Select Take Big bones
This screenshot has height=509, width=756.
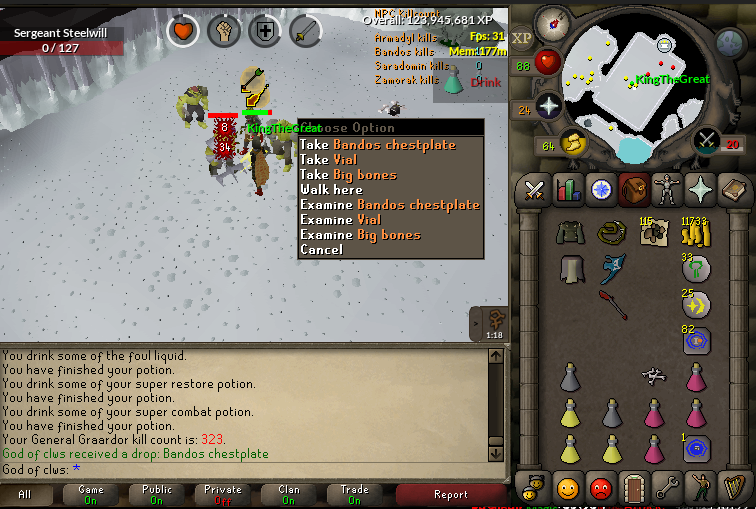pyautogui.click(x=359, y=175)
